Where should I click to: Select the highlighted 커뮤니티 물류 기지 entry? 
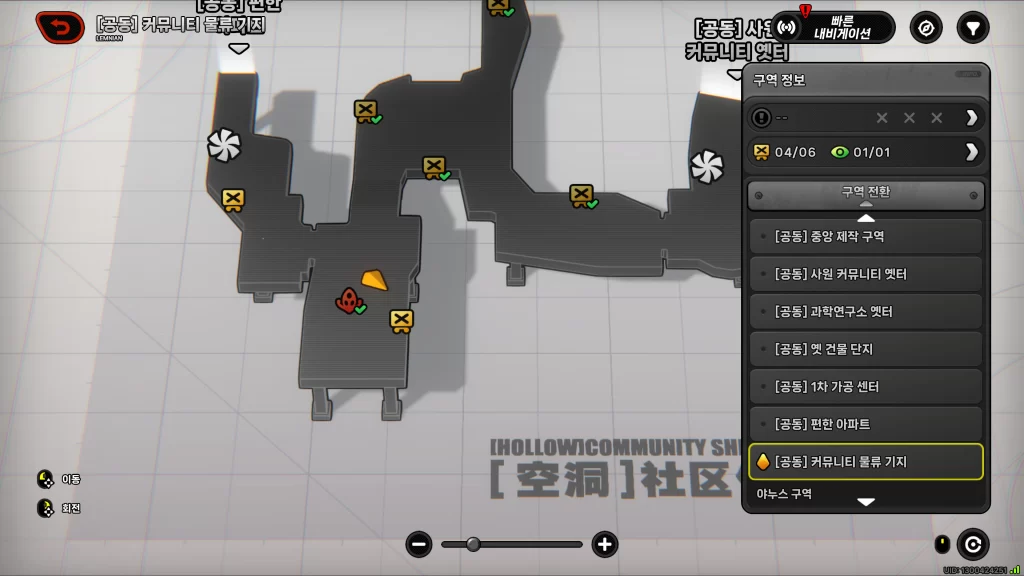(866, 462)
